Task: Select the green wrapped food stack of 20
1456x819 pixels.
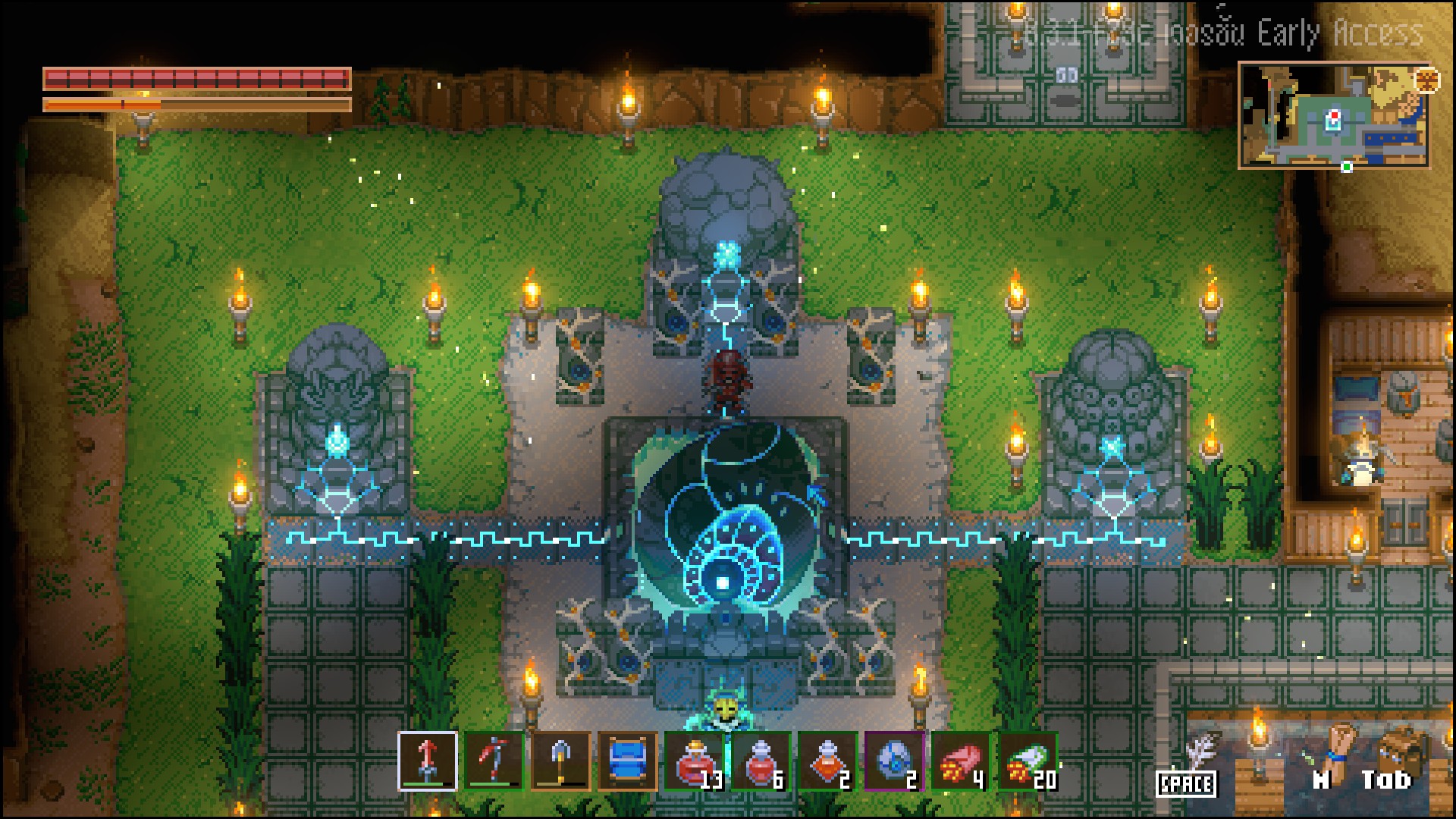Action: point(1028,761)
